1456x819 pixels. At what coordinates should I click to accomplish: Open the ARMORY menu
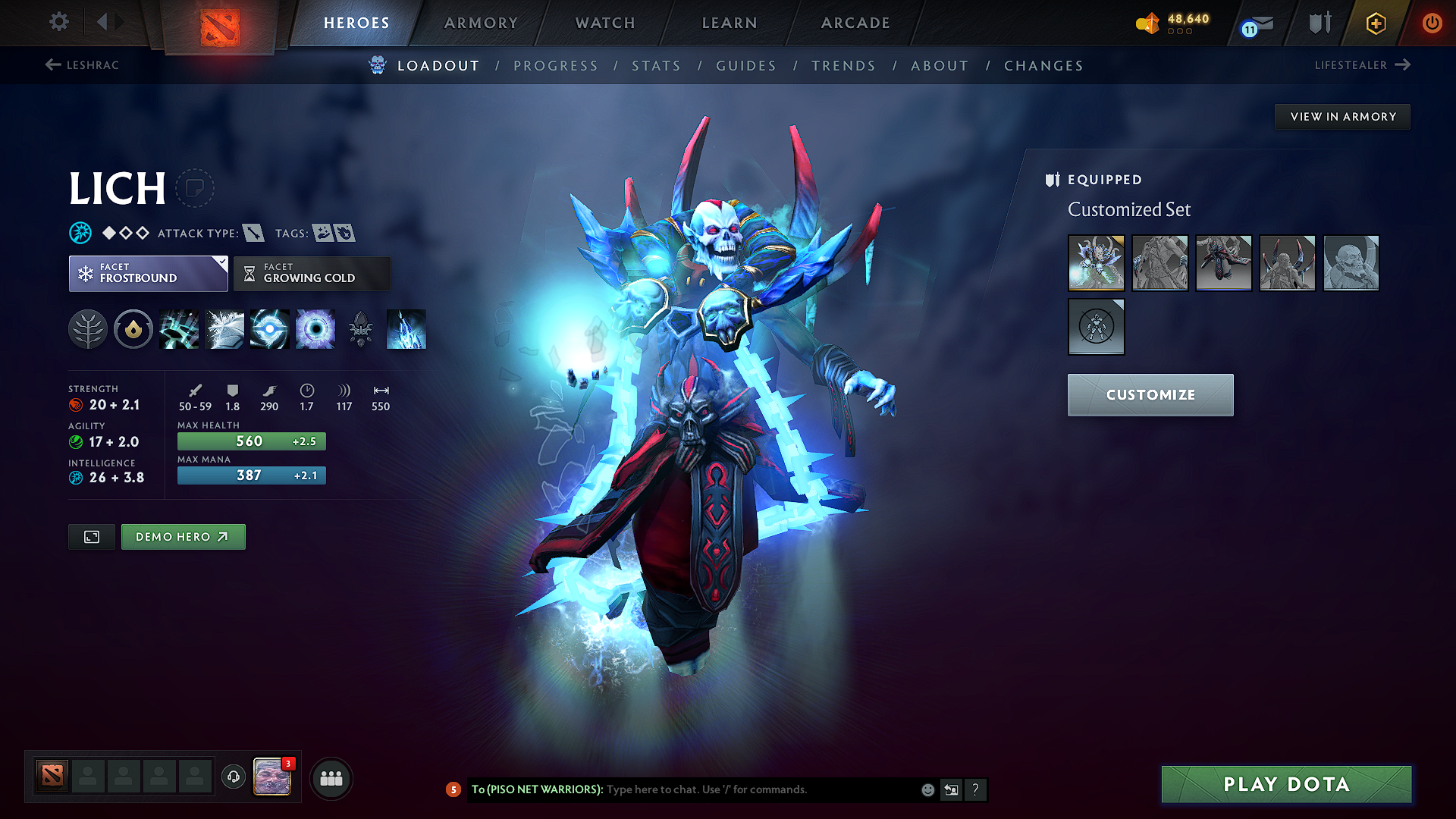(481, 23)
